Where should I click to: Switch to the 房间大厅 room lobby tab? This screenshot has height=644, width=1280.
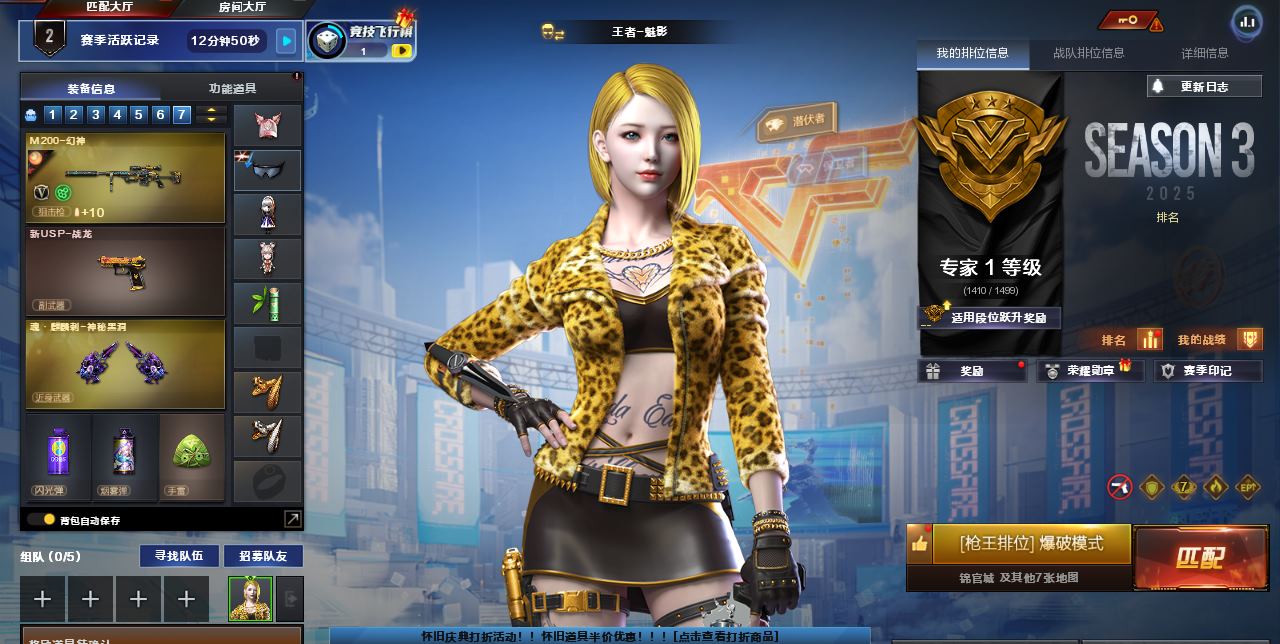[x=242, y=7]
